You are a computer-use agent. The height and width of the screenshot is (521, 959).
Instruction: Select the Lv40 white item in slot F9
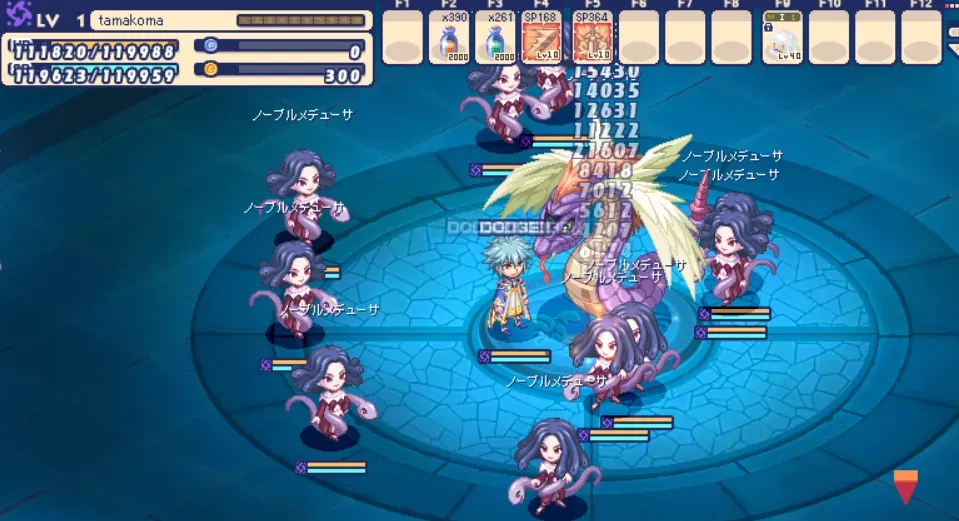(782, 44)
